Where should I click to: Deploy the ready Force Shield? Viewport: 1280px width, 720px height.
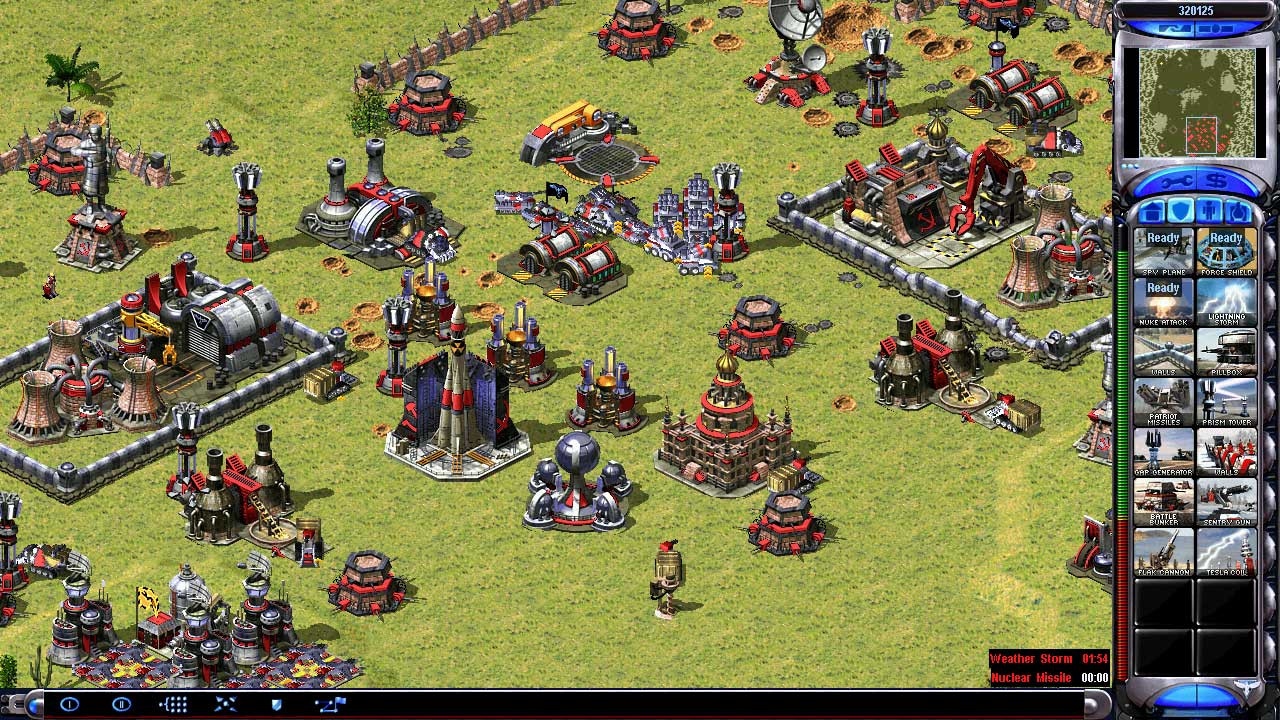pos(1227,248)
